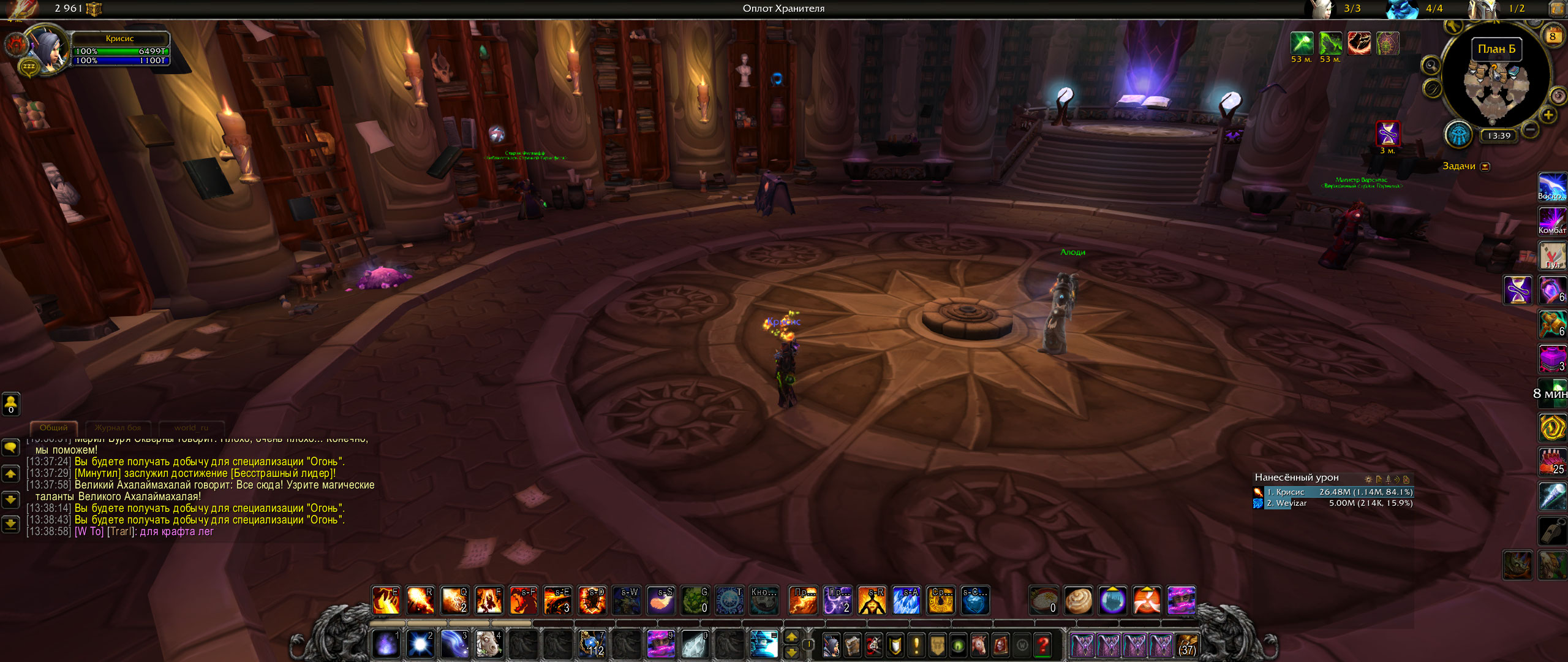Screen dimensions: 1568x662
Task: Open the Журнал боя combat log tab
Action: 118,428
